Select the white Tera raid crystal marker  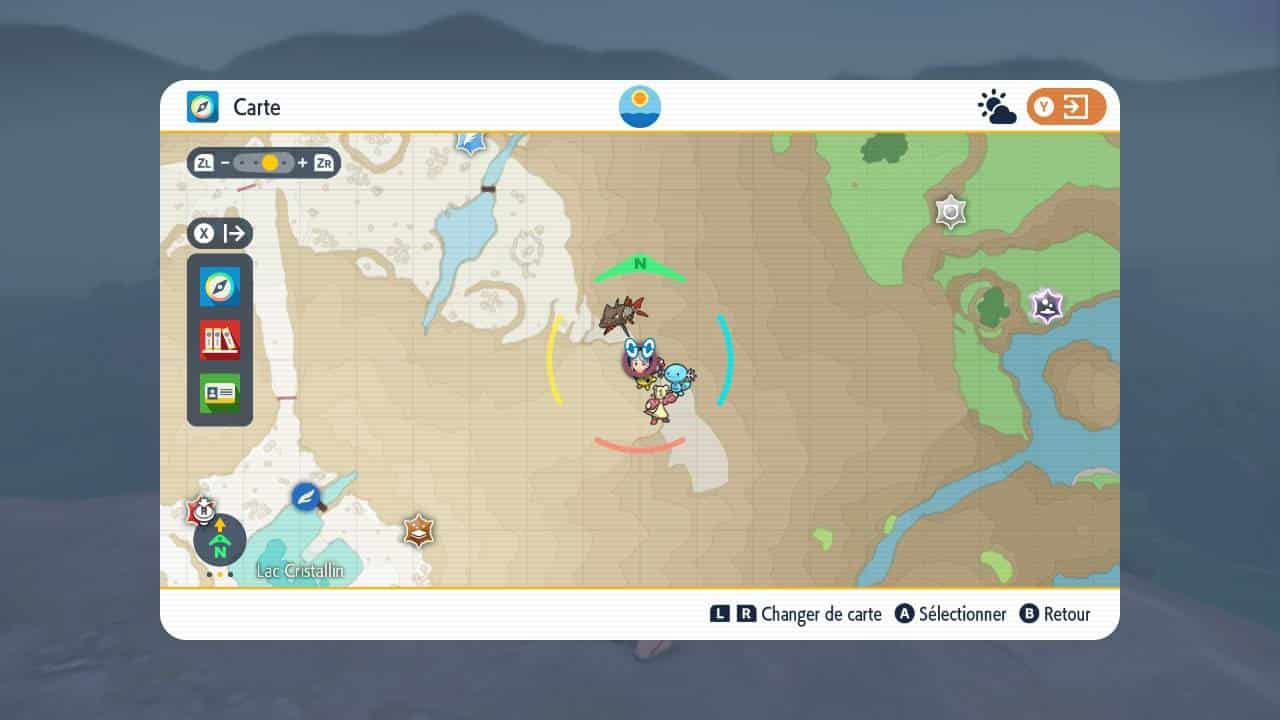pos(950,211)
